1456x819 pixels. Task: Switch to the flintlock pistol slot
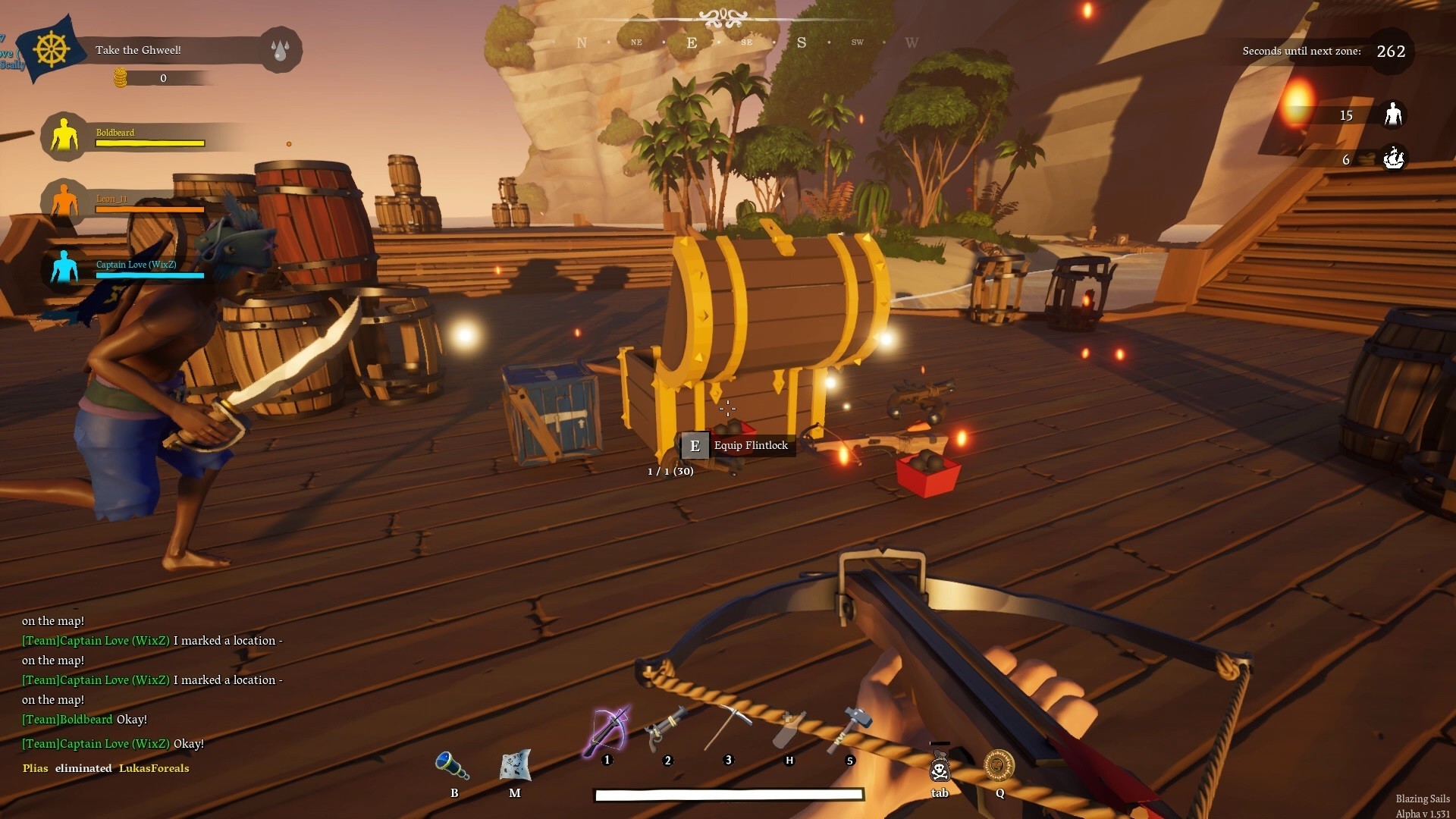[x=666, y=729]
